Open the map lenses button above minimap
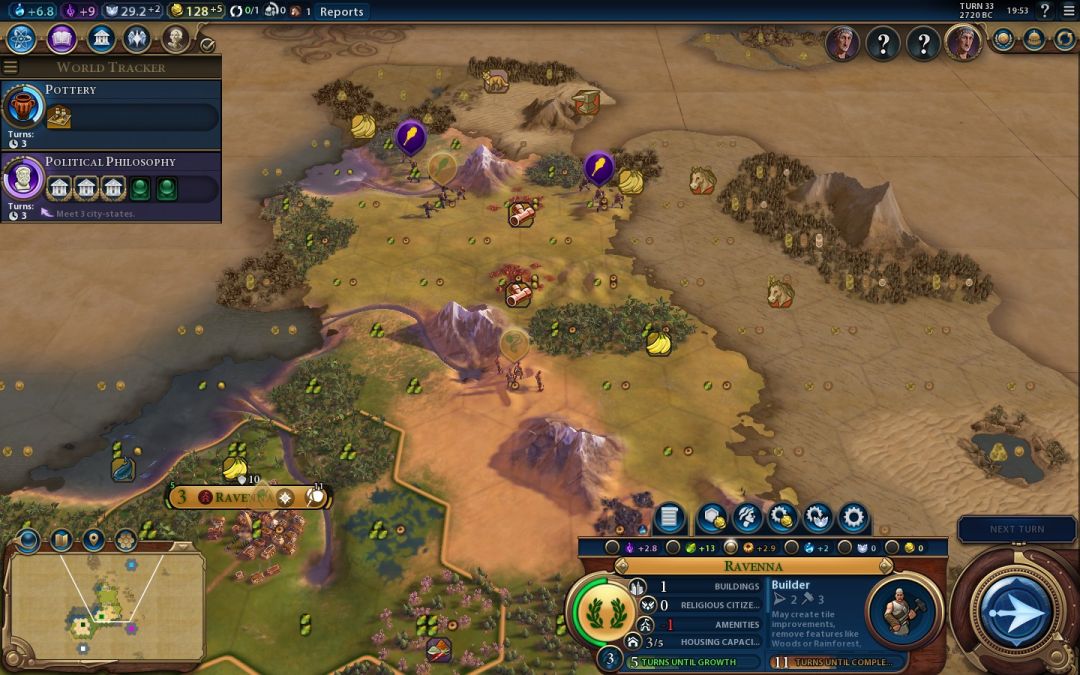Screen dimensions: 1080x675 pos(61,540)
